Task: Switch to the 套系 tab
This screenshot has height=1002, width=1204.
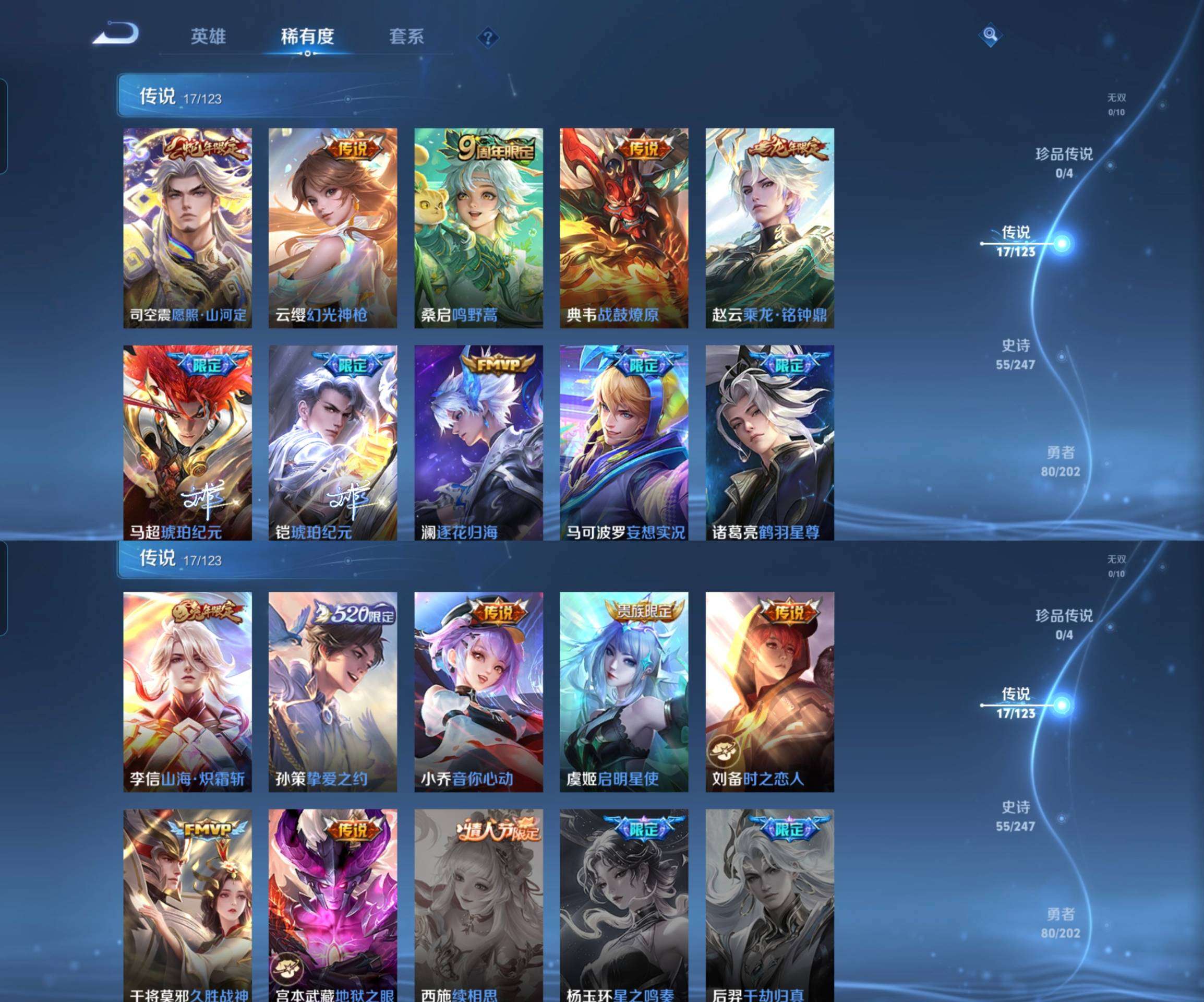Action: coord(405,36)
